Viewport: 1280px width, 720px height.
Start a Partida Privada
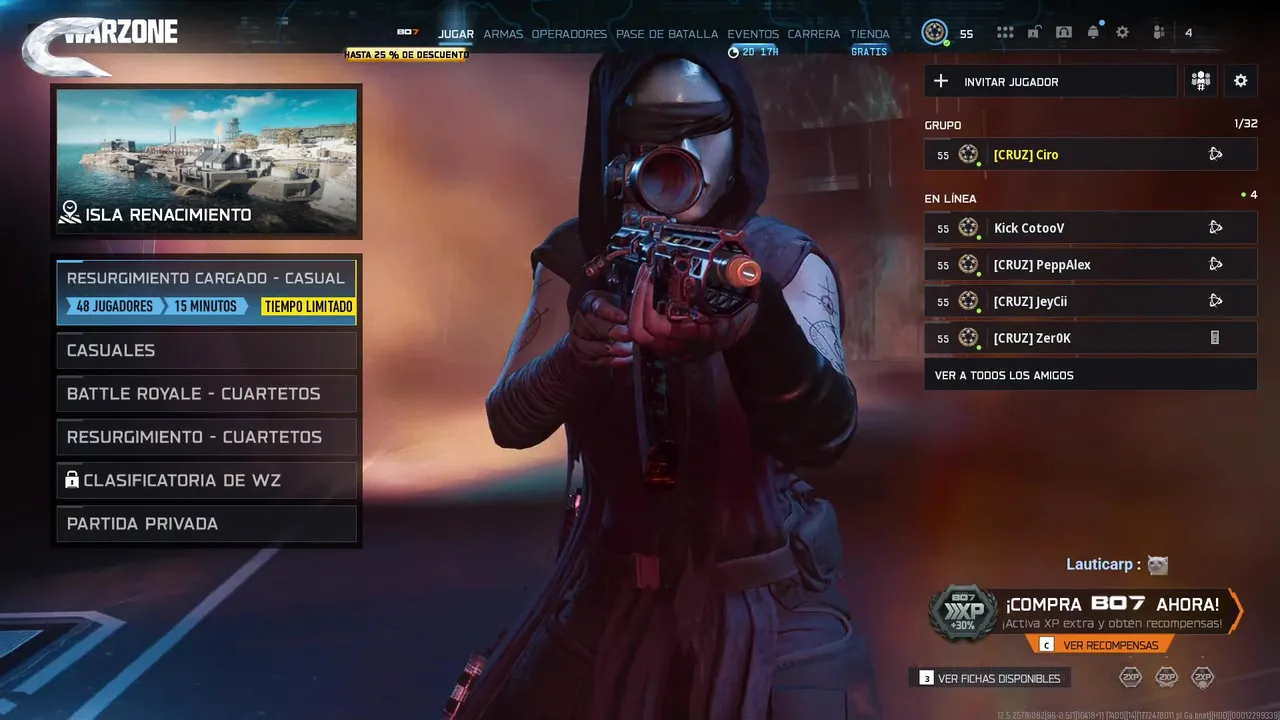(x=206, y=524)
